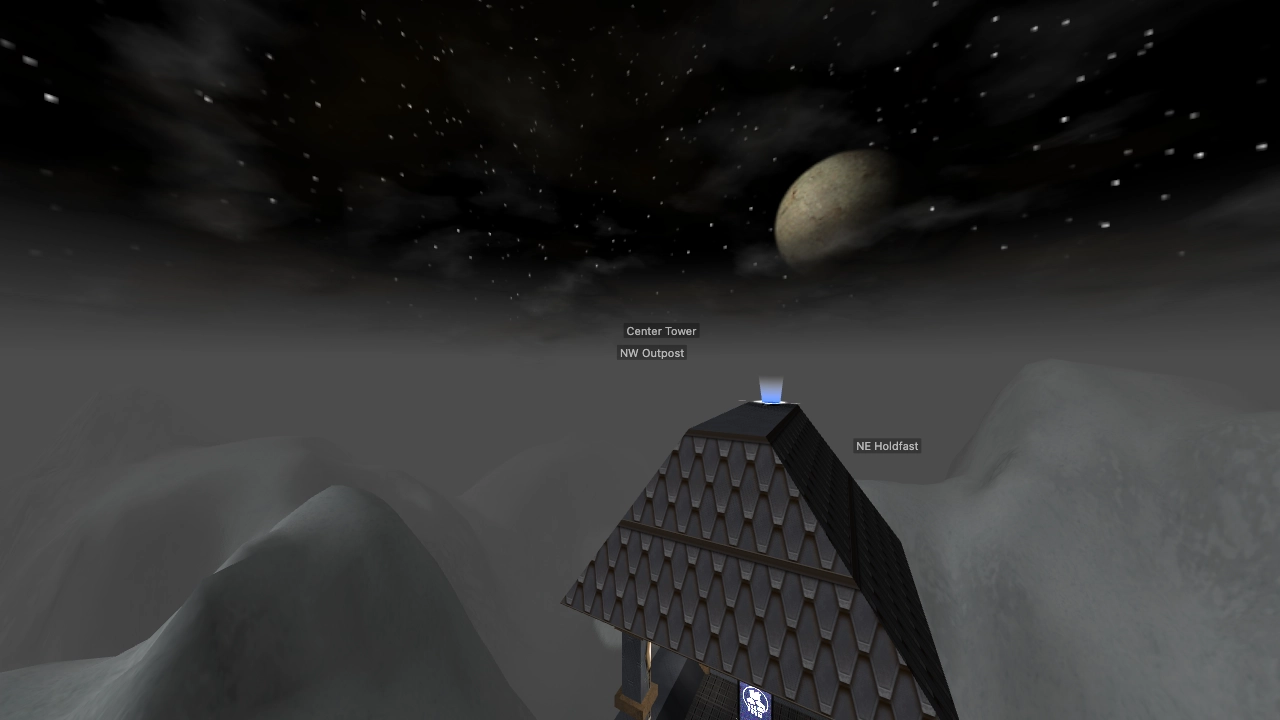Image resolution: width=1280 pixels, height=720 pixels.
Task: Select the NW Outpost location label
Action: (652, 353)
